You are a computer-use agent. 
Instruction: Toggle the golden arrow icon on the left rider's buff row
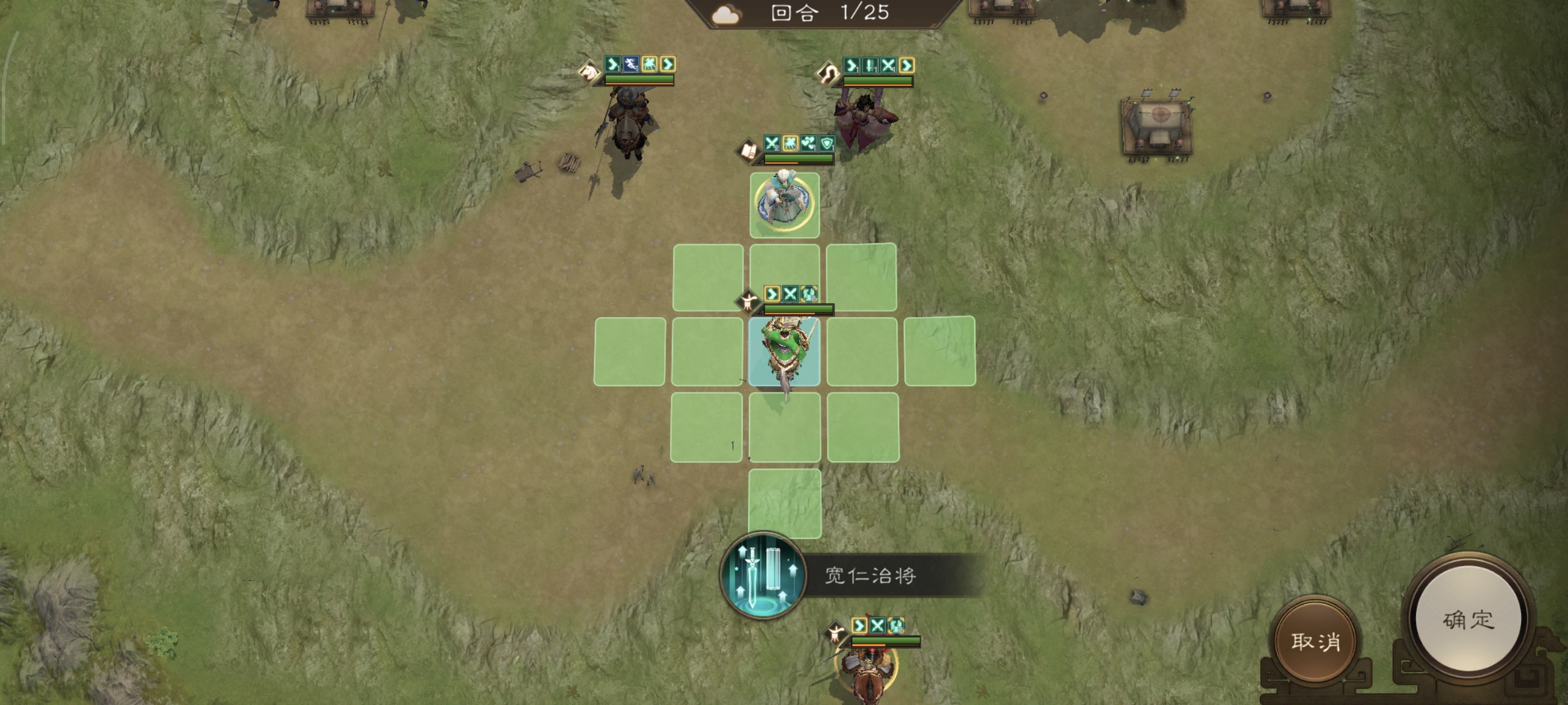click(x=668, y=65)
